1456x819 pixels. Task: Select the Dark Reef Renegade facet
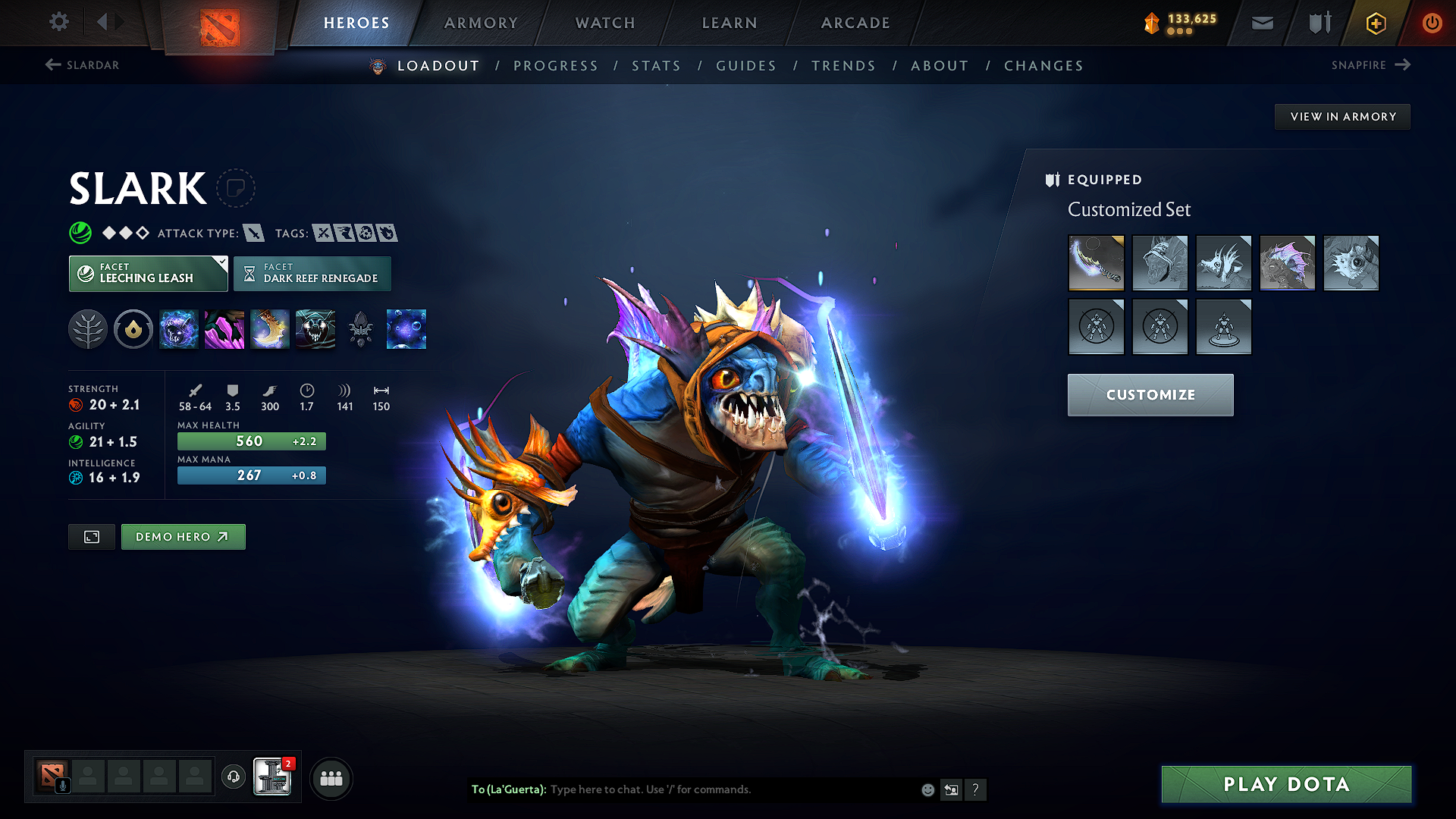click(312, 273)
